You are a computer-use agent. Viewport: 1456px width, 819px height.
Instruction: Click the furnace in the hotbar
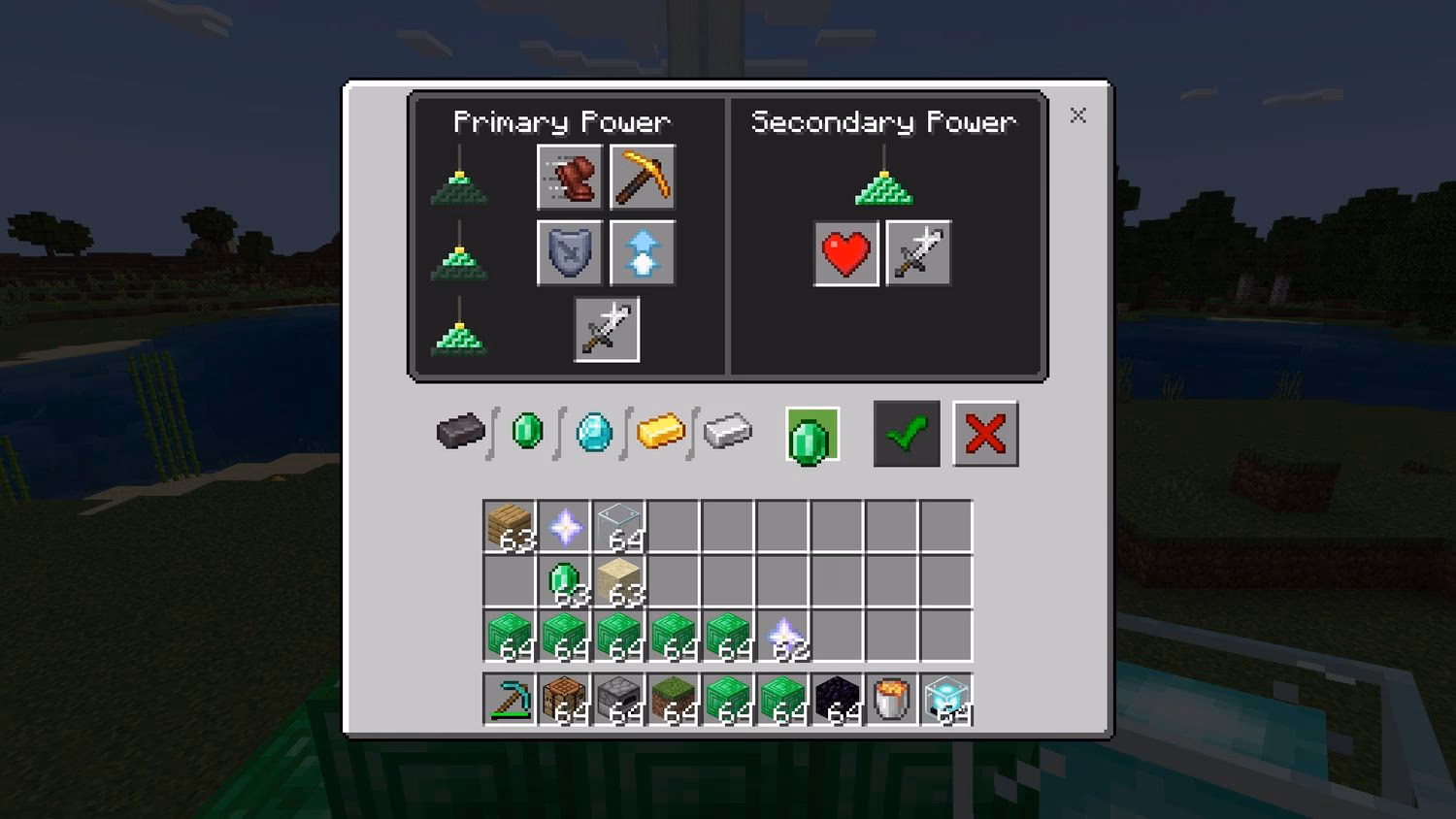[x=618, y=697]
